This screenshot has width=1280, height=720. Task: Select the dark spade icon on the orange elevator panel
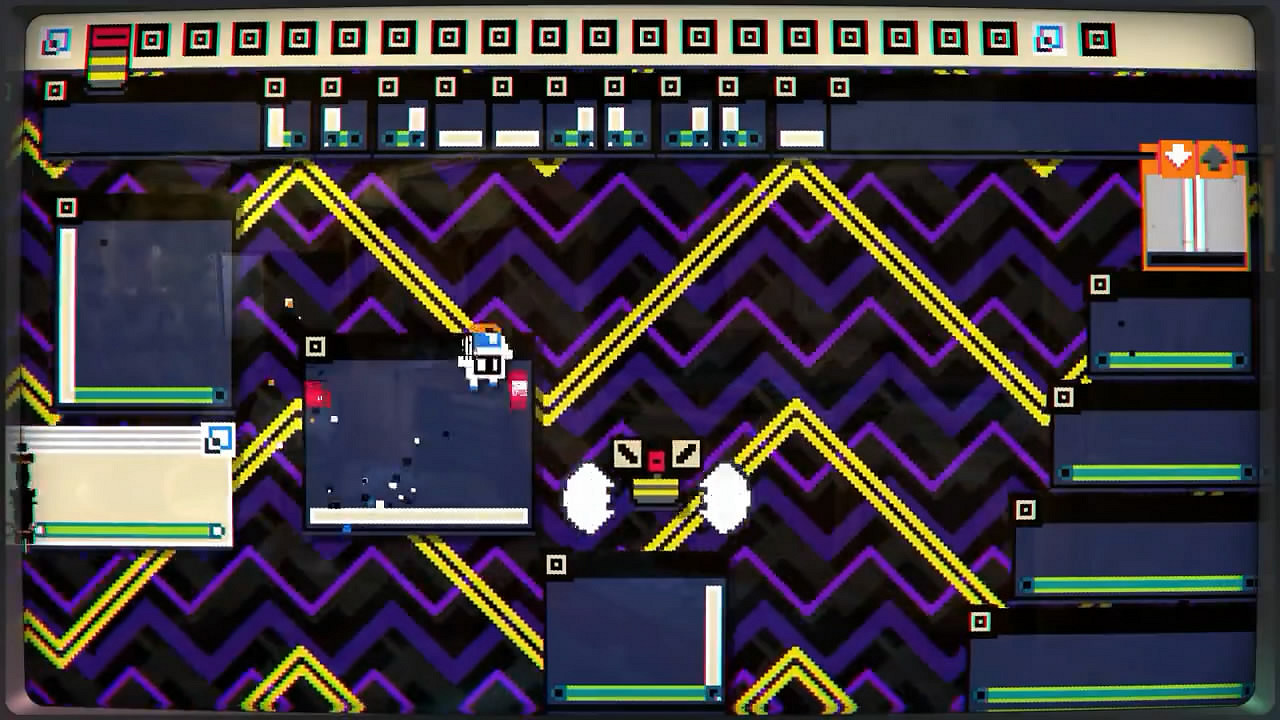pyautogui.click(x=1214, y=156)
